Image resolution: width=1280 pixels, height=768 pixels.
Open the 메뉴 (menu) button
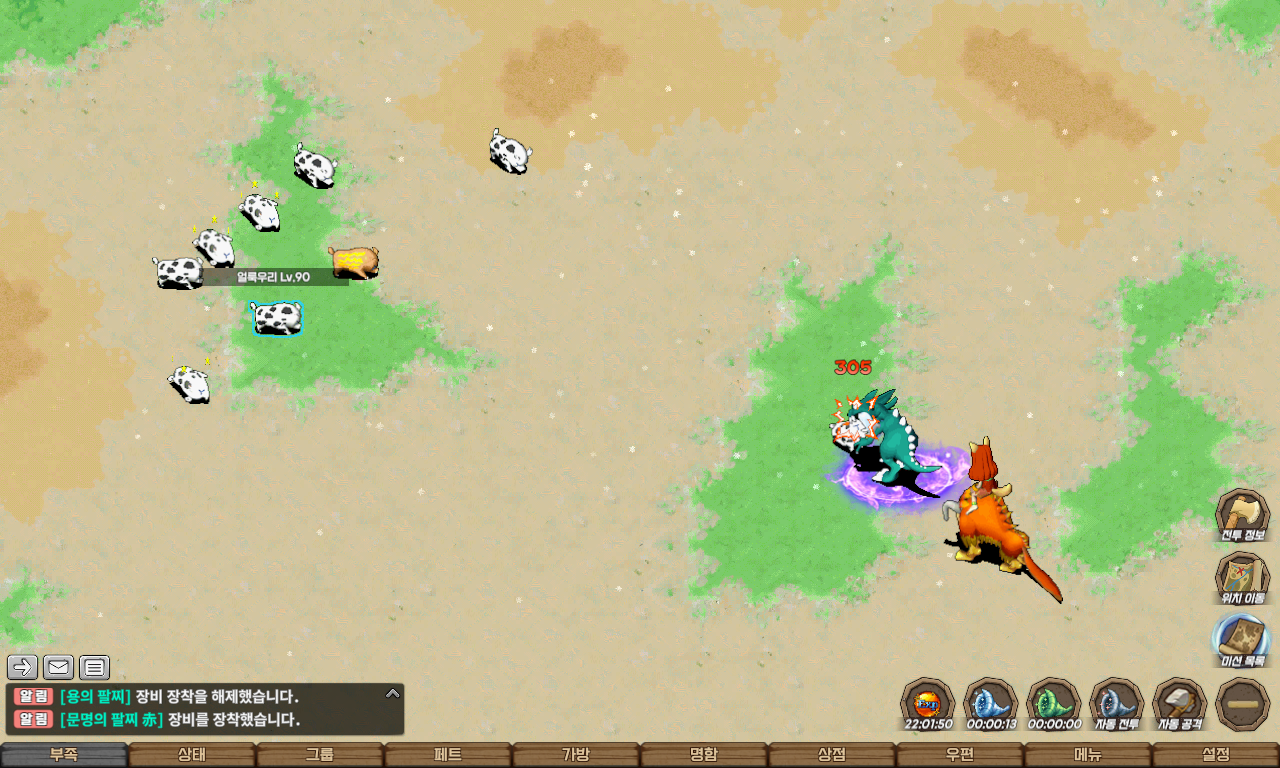(x=1088, y=755)
